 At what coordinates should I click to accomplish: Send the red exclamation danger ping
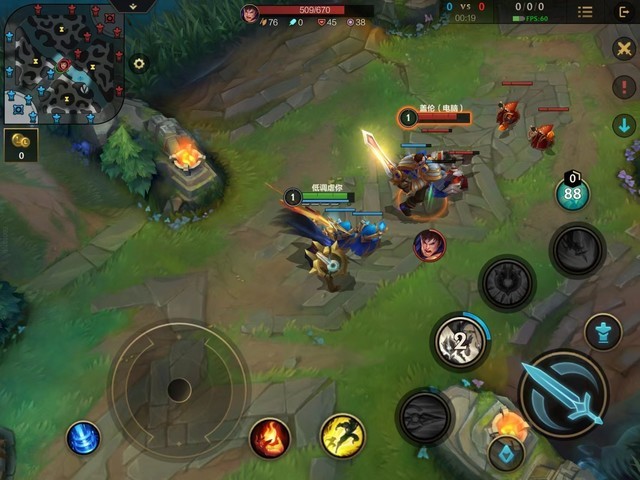click(624, 86)
